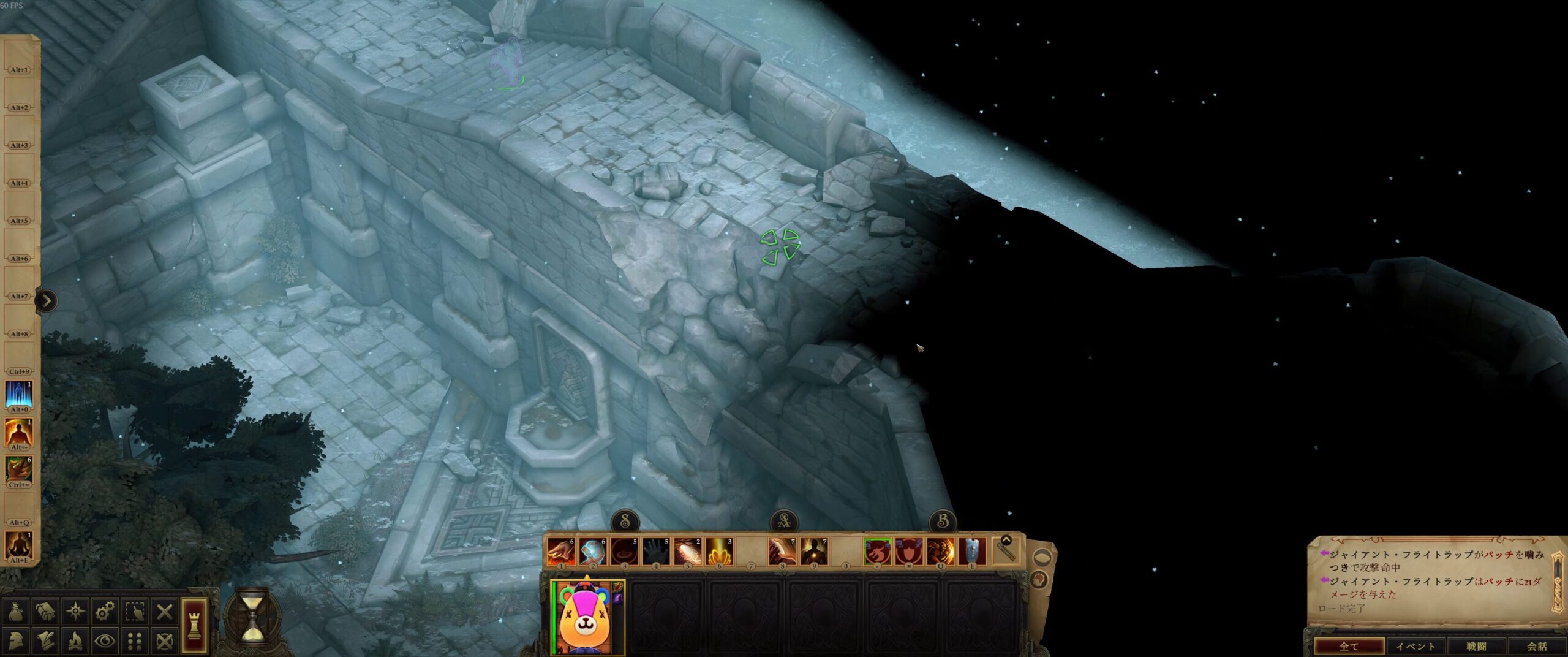Switch combat log to 会話 tab
This screenshot has width=1568, height=657.
click(x=1536, y=646)
